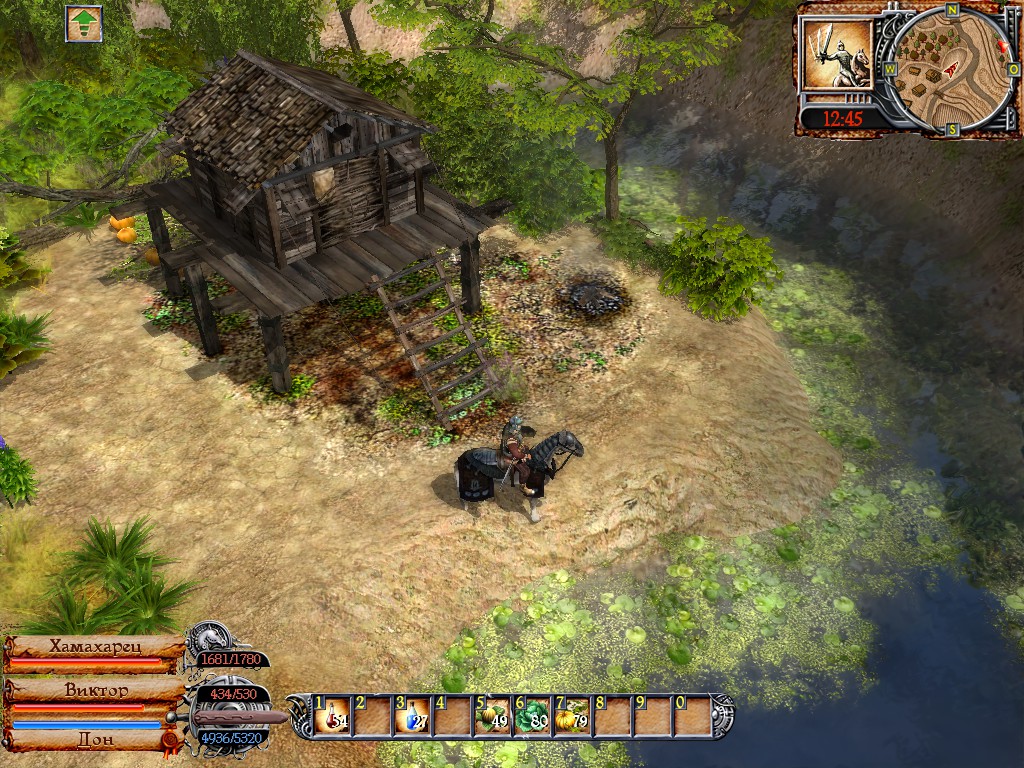Select the Хамахарец horse name plate

[x=96, y=647]
